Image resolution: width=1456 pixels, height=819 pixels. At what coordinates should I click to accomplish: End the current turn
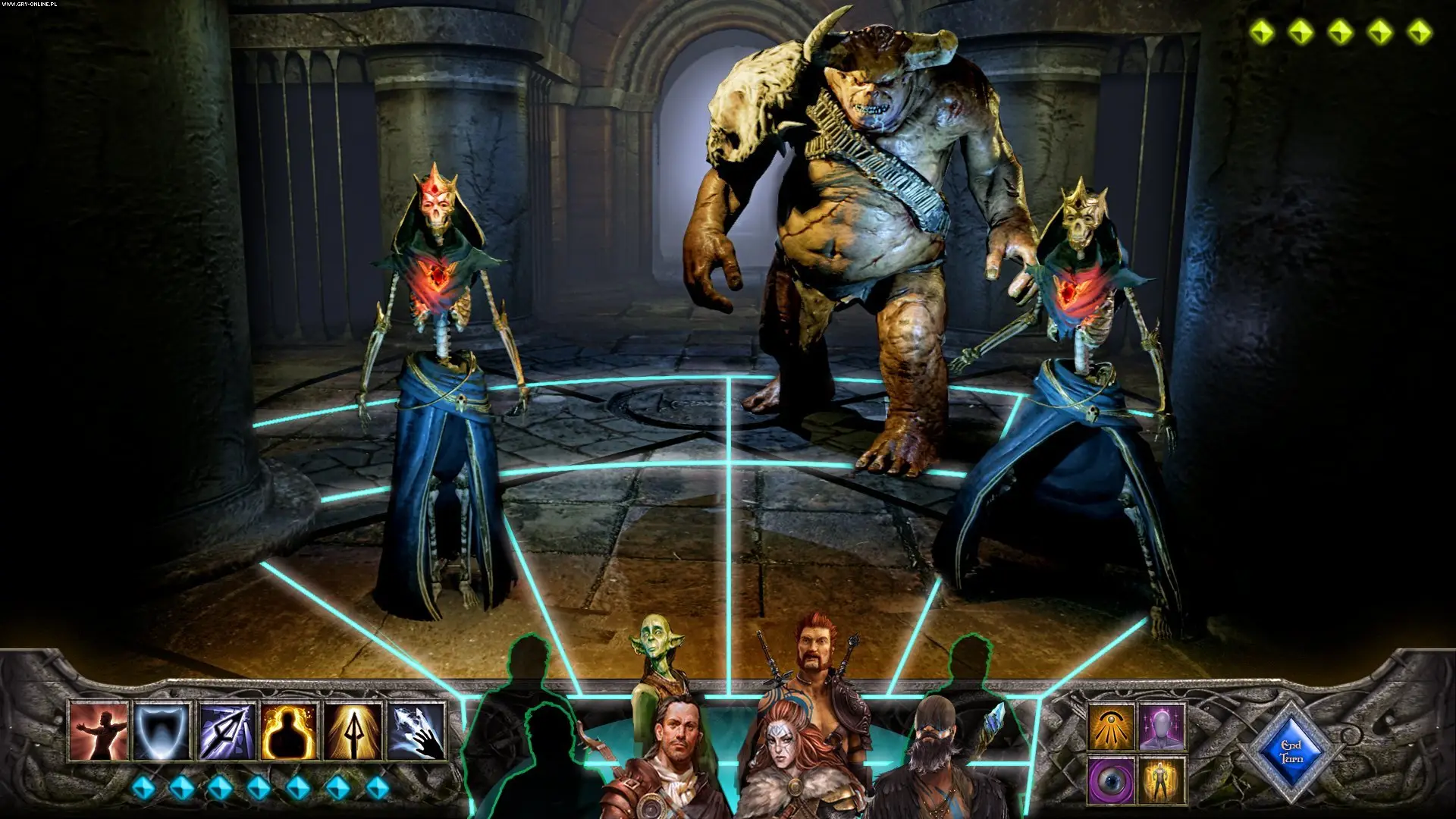pyautogui.click(x=1290, y=752)
